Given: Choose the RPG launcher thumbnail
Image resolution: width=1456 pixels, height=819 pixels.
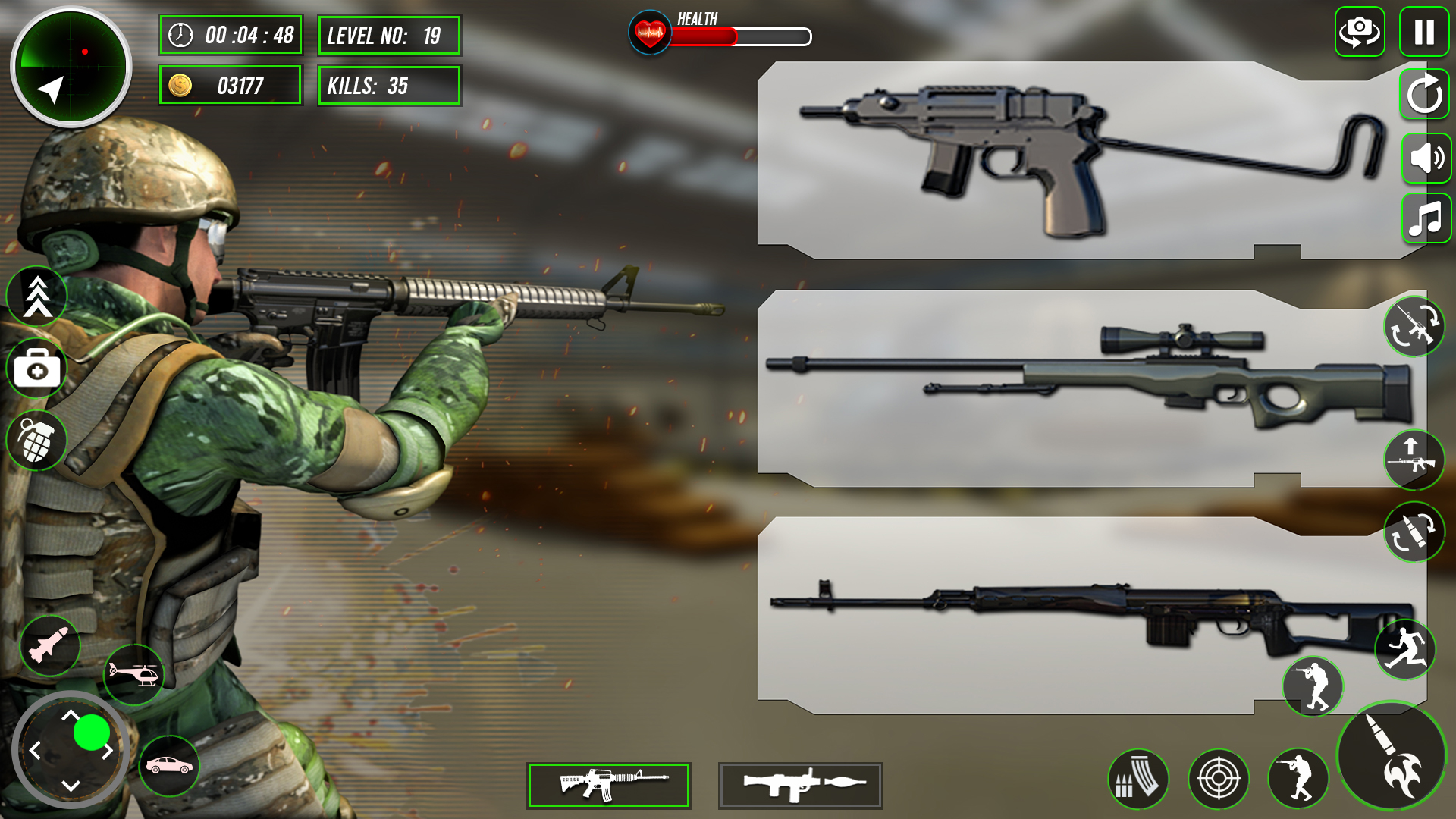Looking at the screenshot, I should [x=799, y=785].
